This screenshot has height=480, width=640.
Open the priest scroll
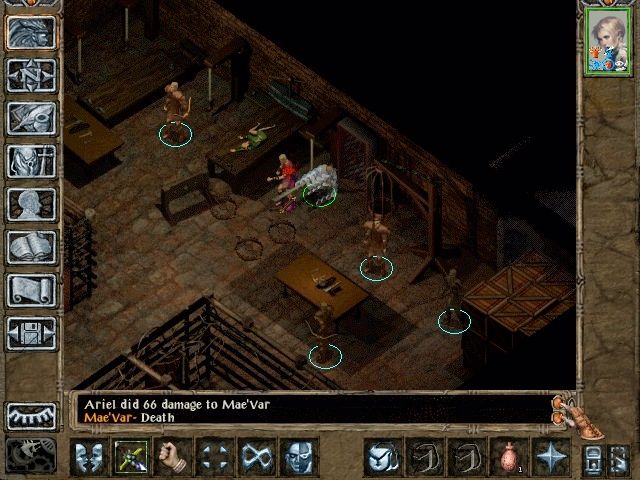pos(31,290)
